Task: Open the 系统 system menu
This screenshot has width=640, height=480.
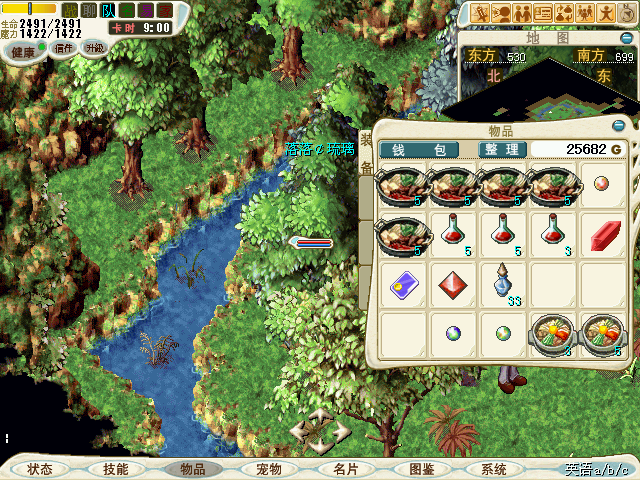Action: coord(494,469)
